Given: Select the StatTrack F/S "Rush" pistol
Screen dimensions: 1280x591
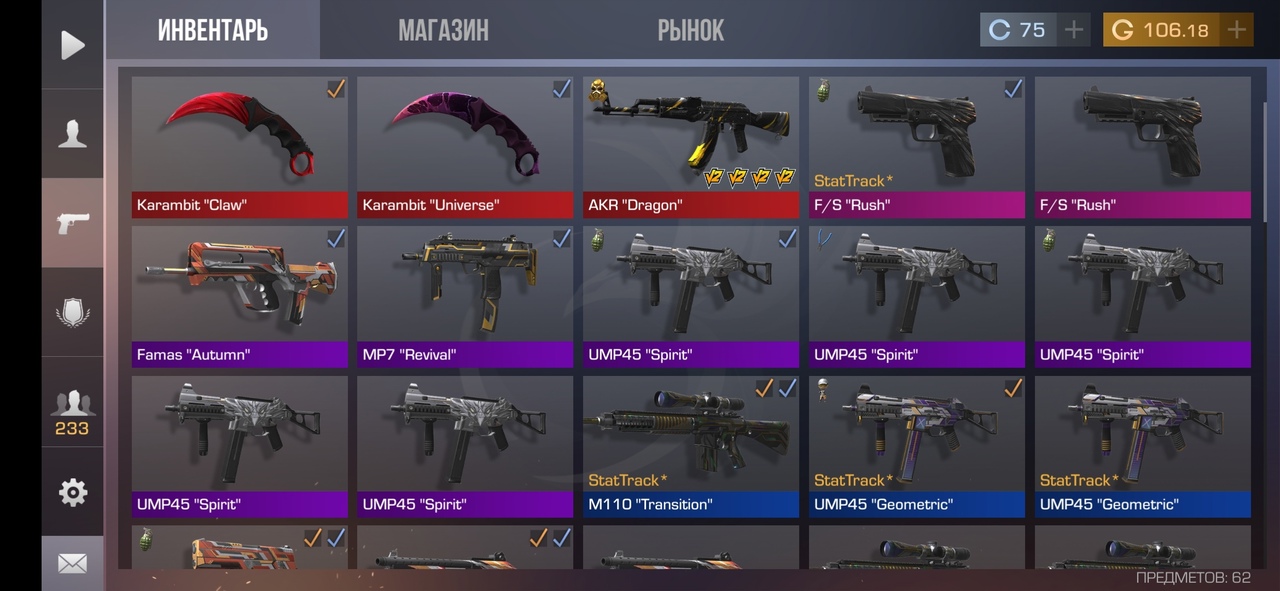Looking at the screenshot, I should point(917,147).
